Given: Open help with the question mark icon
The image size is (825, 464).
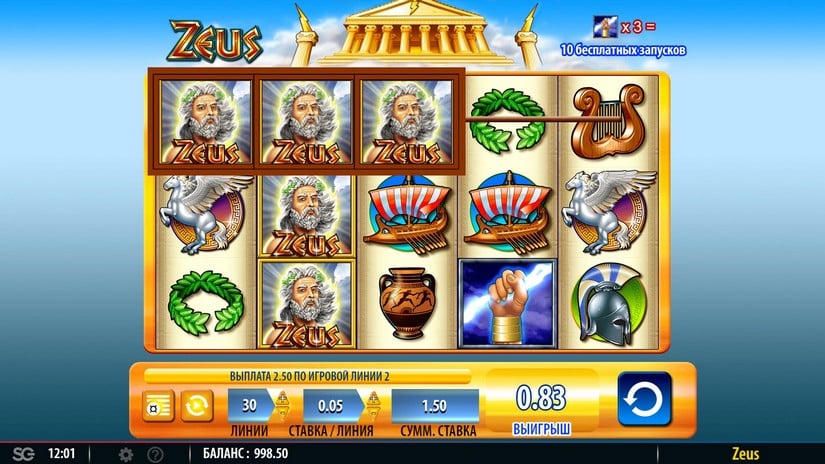Looking at the screenshot, I should (155, 454).
